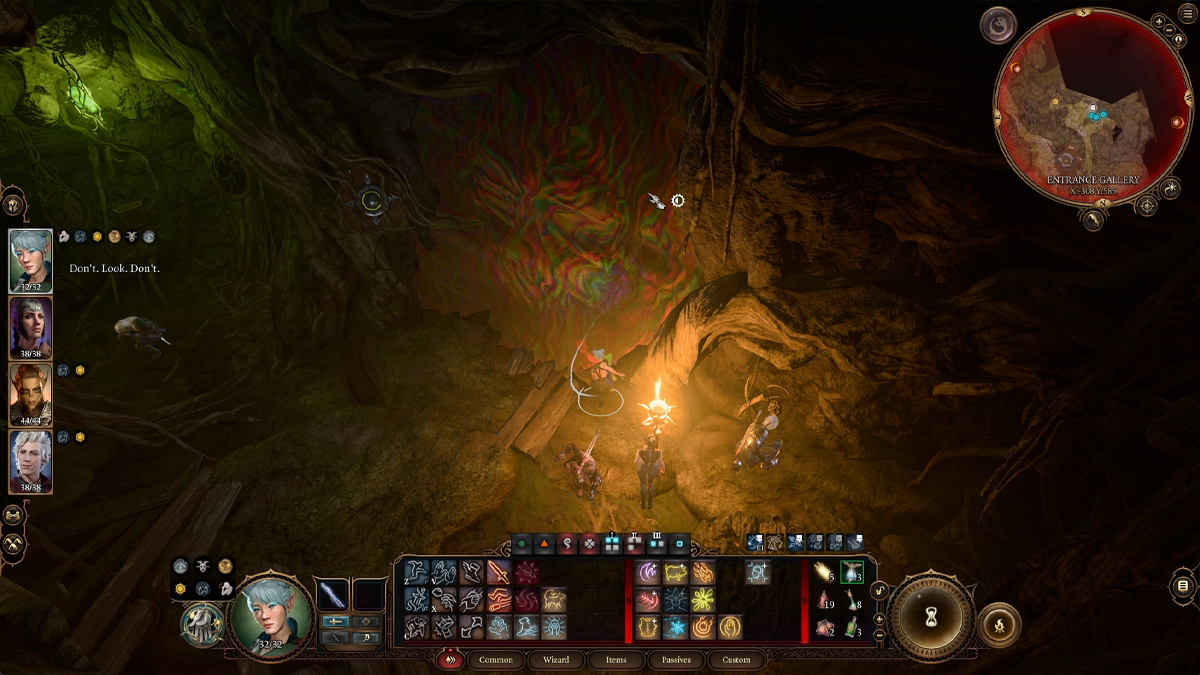Show the Passives hotbar tab
Screen dimensions: 1200x675
(676, 660)
